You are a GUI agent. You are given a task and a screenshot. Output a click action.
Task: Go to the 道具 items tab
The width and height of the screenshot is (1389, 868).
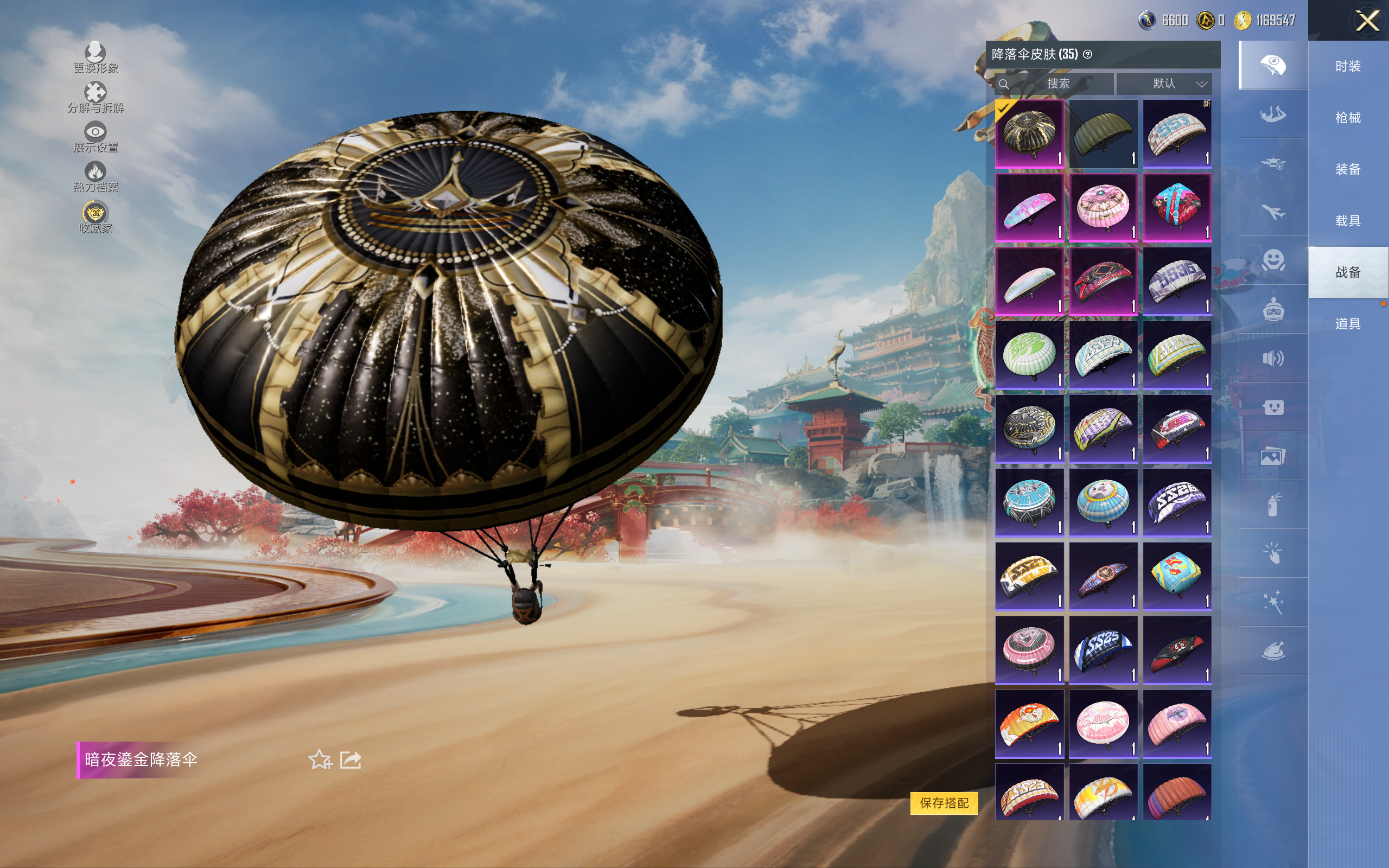(1347, 324)
